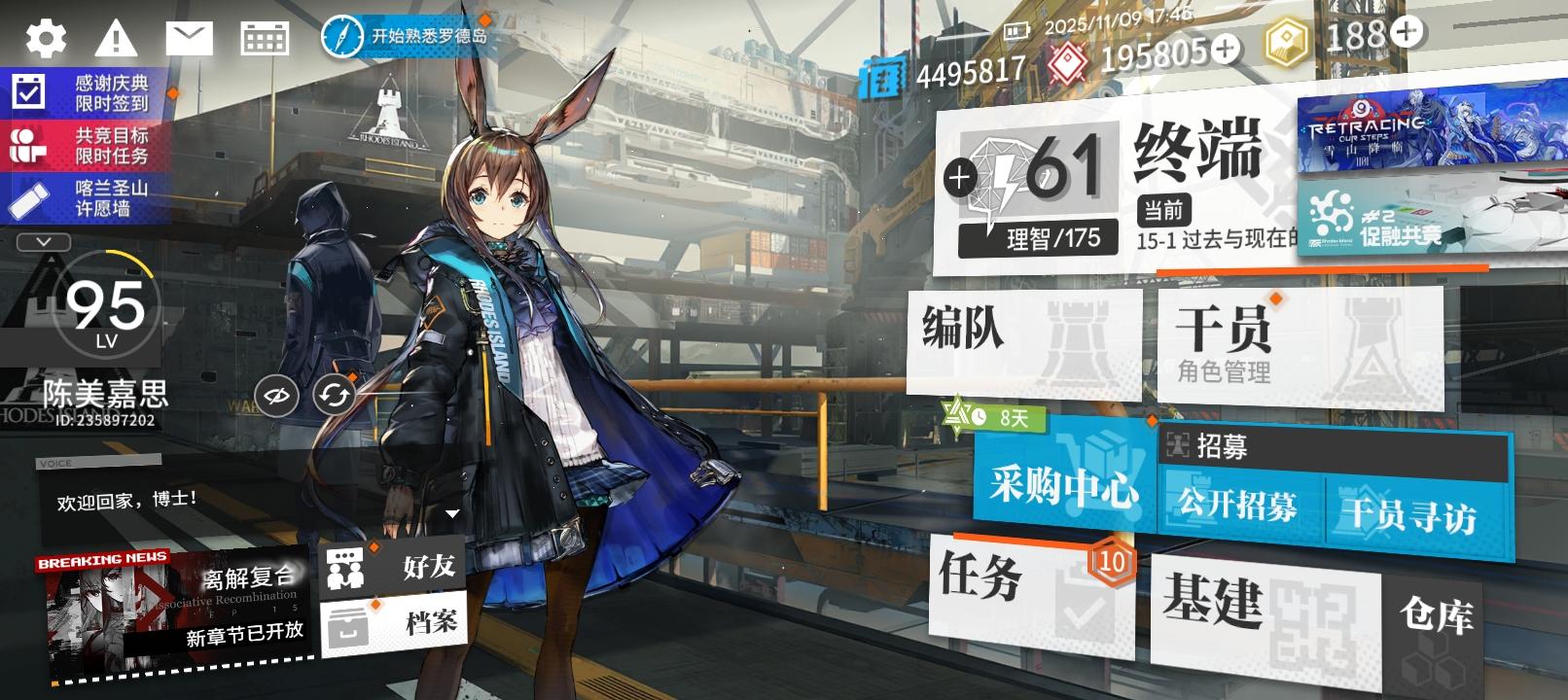Open the settings gear menu

click(x=45, y=37)
